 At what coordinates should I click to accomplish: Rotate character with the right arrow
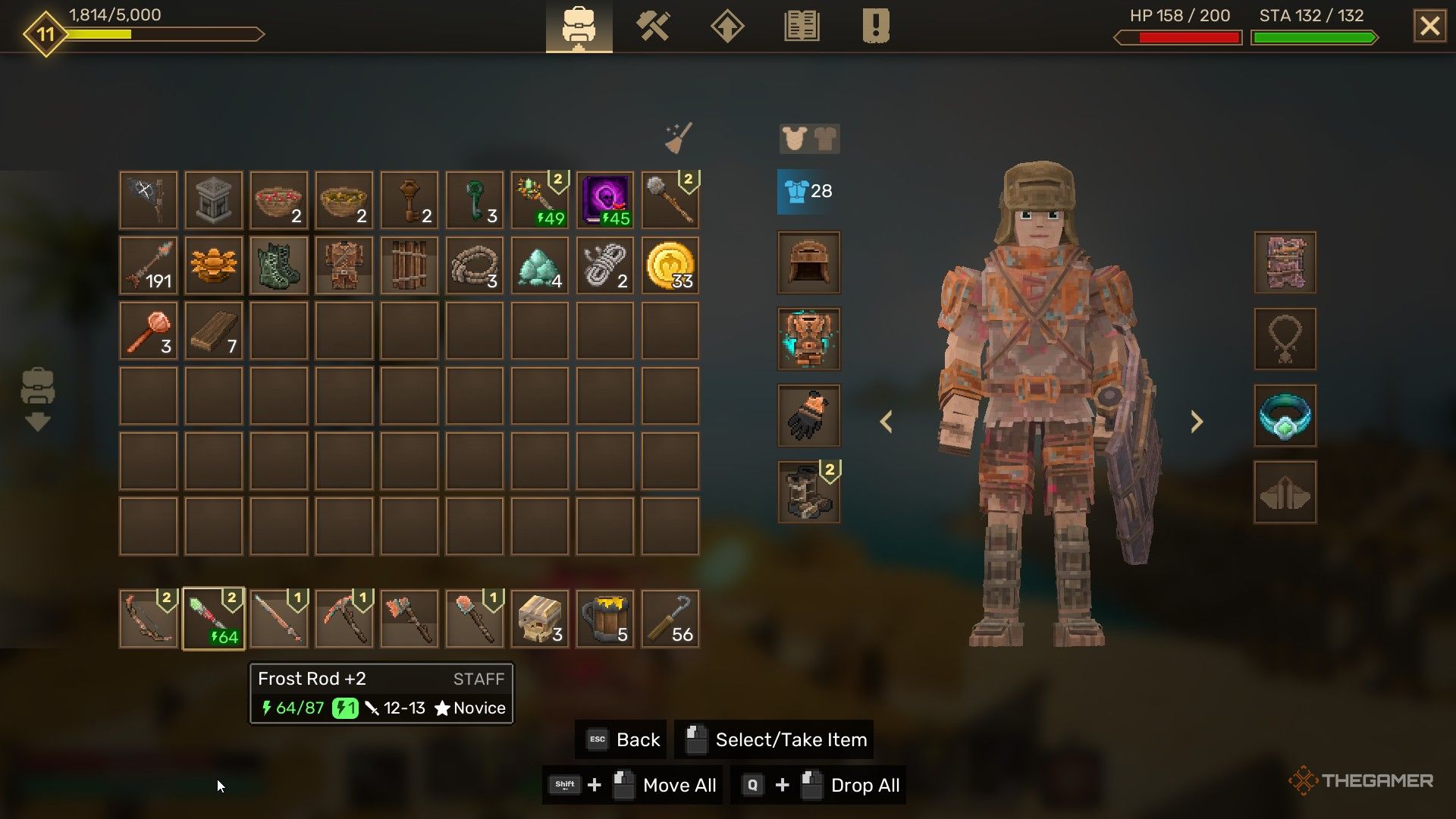coord(1196,422)
